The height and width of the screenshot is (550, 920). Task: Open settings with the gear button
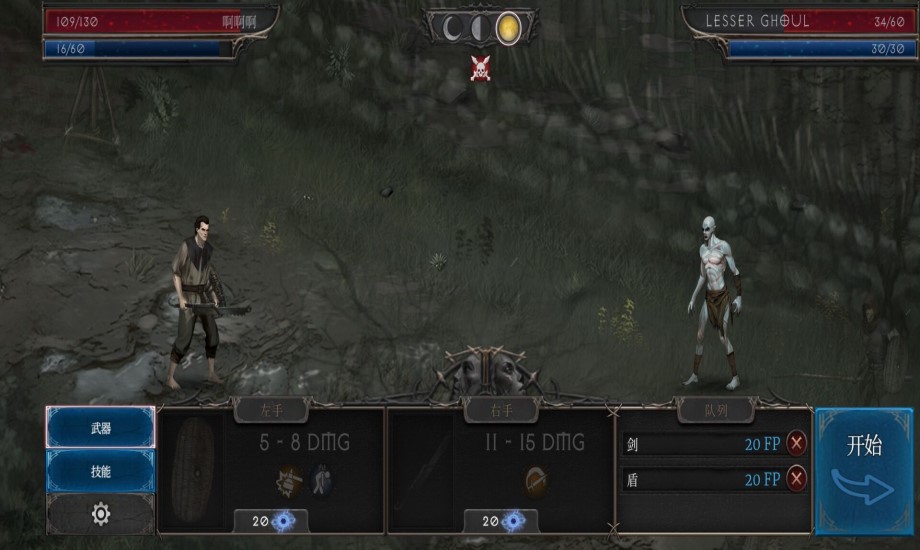[101, 514]
